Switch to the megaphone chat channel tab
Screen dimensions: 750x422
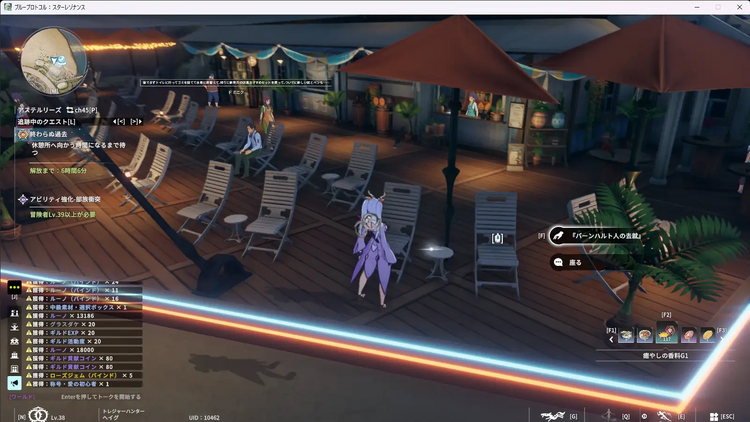[14, 383]
